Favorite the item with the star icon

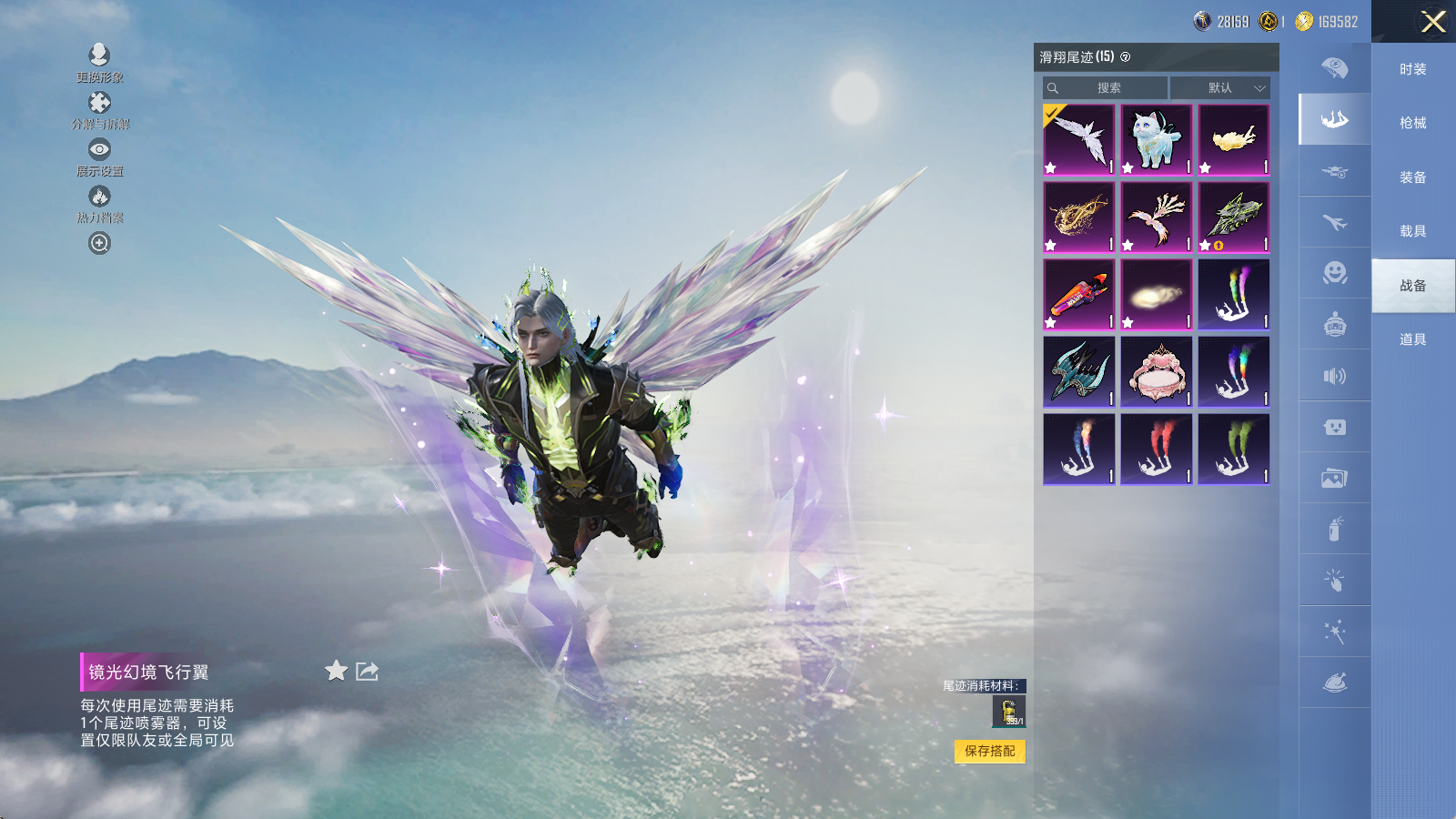[x=336, y=671]
